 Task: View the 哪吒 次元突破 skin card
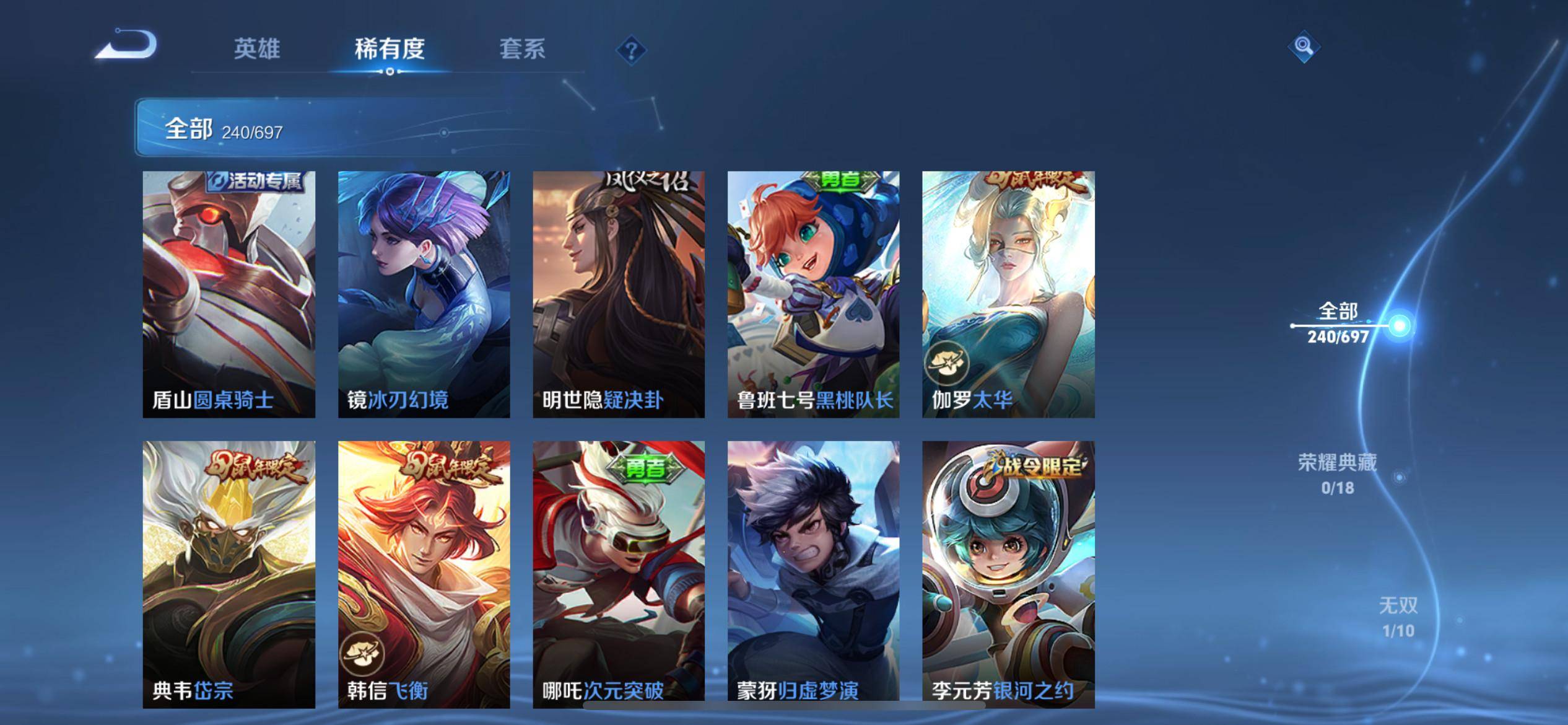(x=619, y=574)
